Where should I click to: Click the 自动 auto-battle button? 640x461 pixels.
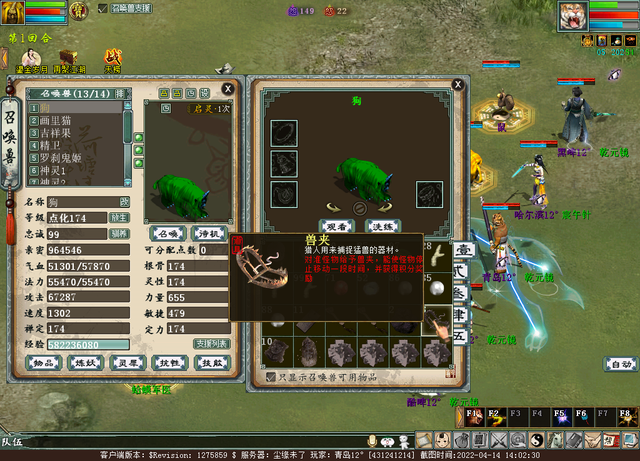621,364
